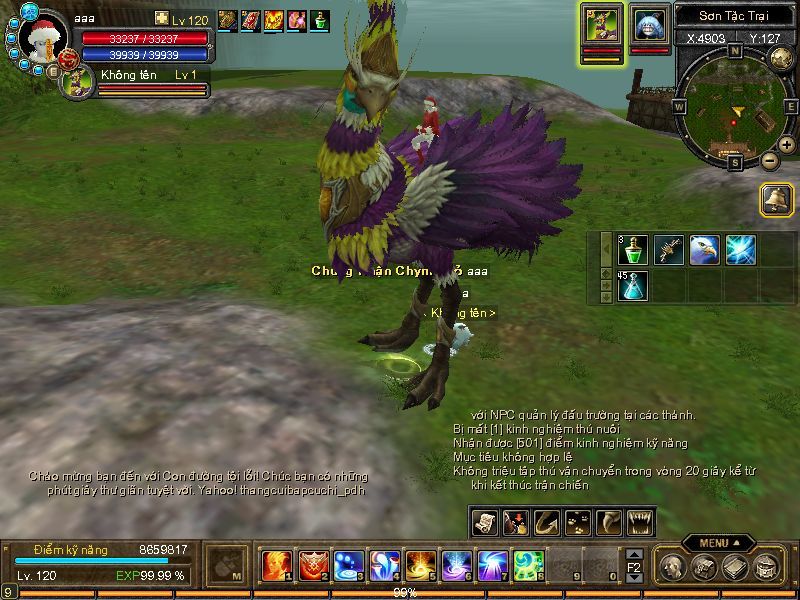Zoom out the minimap with the minus button
The width and height of the screenshot is (800, 600).
tap(769, 160)
